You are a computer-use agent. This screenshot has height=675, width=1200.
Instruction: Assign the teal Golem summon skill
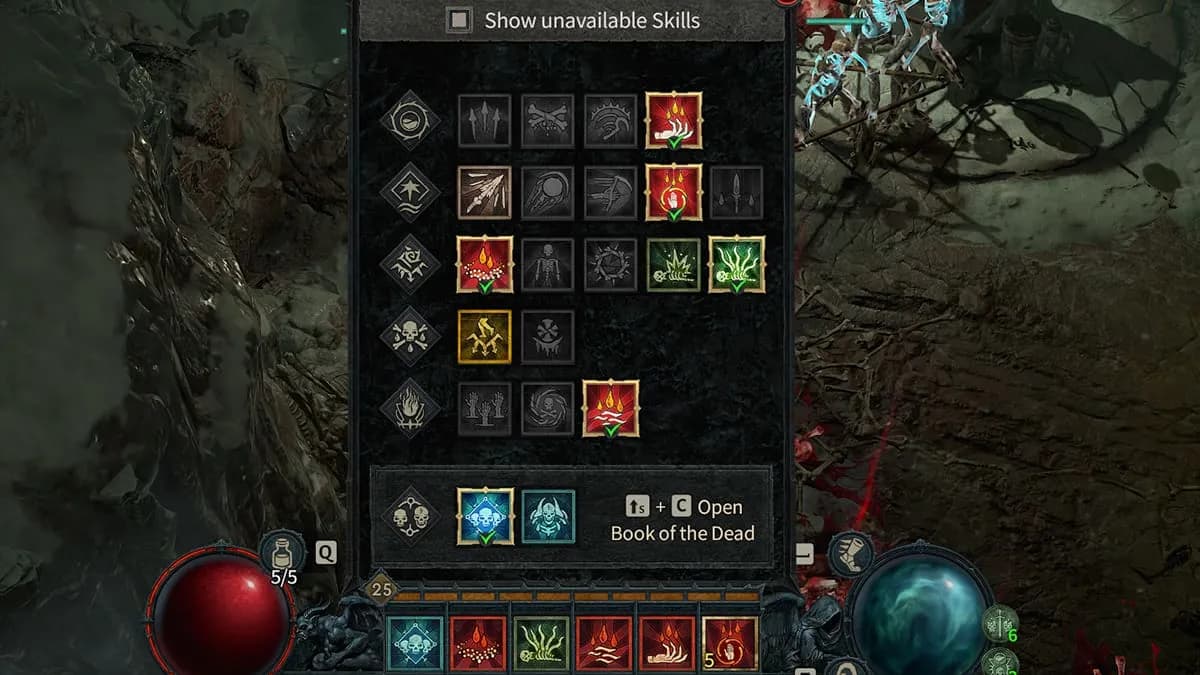pos(548,516)
